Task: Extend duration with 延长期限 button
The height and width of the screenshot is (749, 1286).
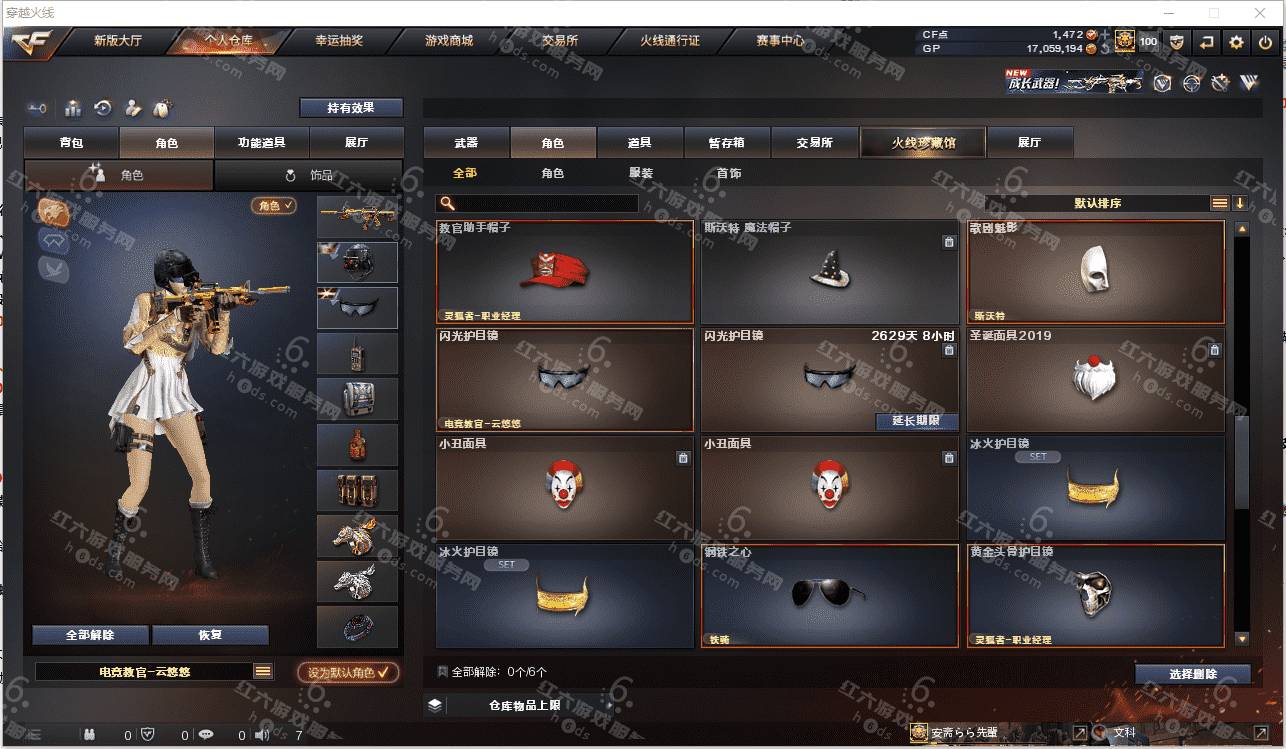Action: 916,421
